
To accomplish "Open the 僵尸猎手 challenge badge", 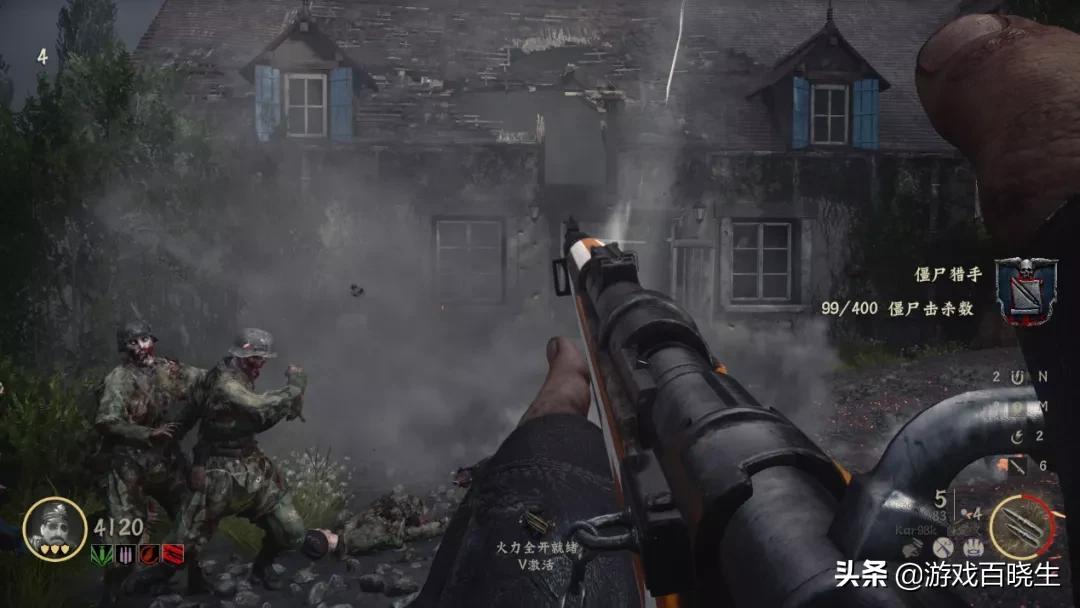I will 1025,291.
